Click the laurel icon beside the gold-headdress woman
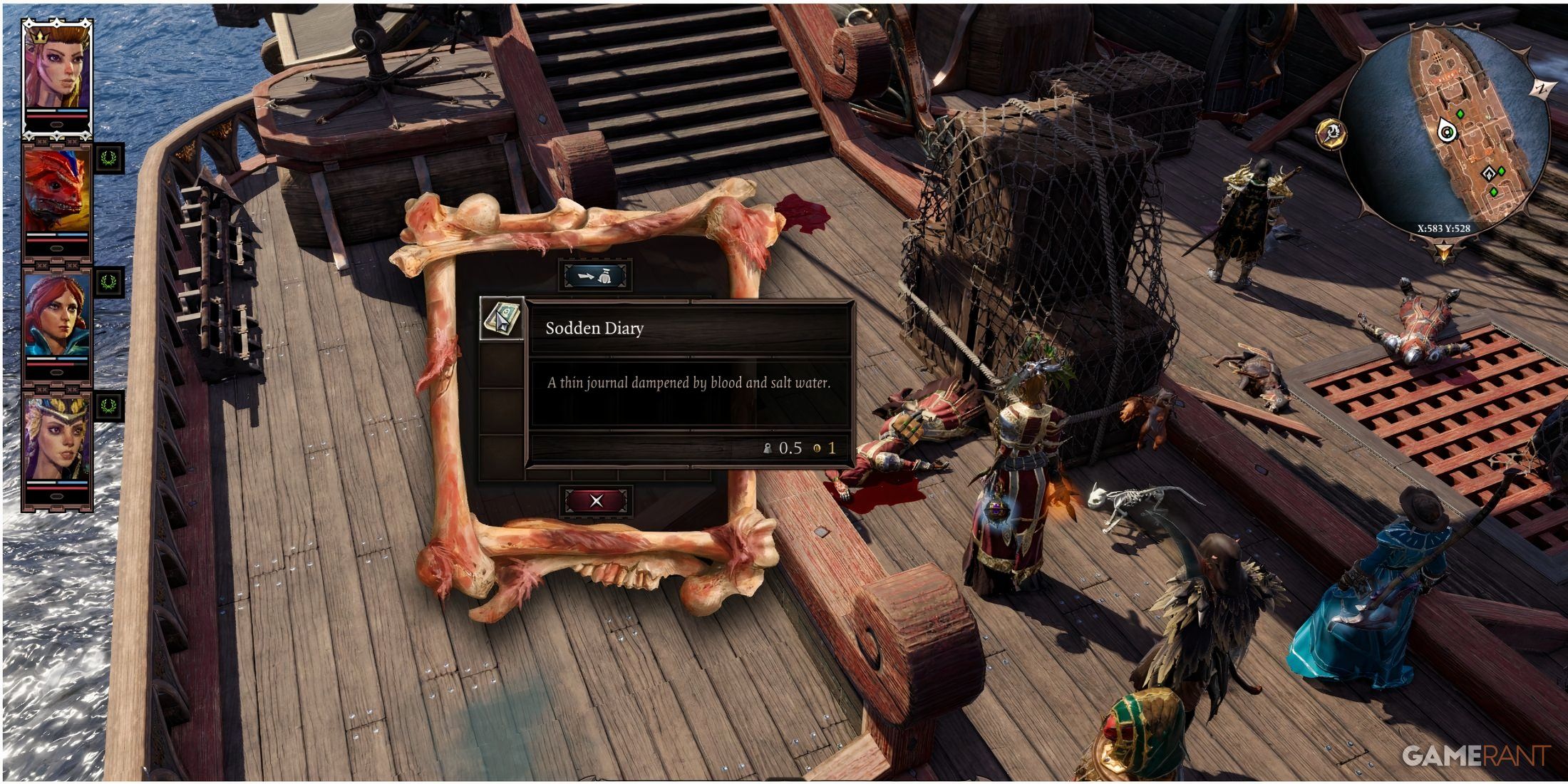The height and width of the screenshot is (784, 1568). [x=109, y=406]
